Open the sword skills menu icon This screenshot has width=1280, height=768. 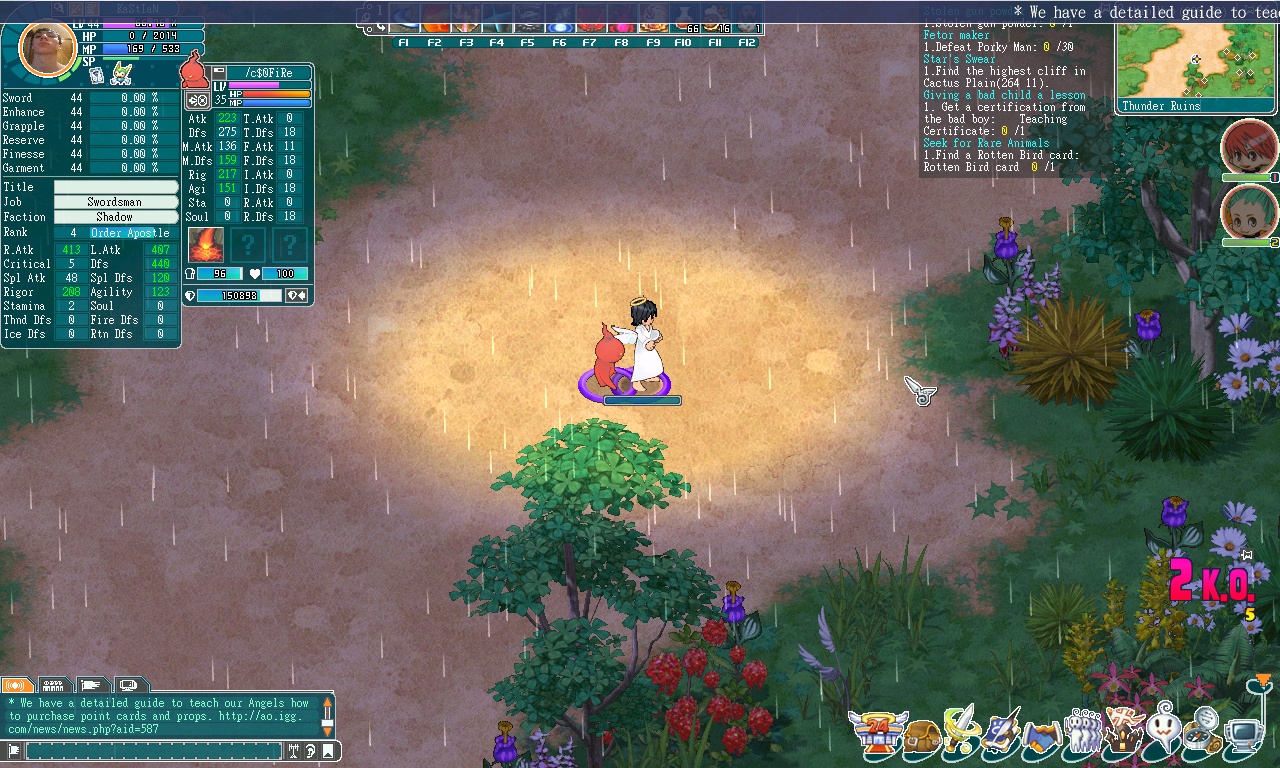959,730
